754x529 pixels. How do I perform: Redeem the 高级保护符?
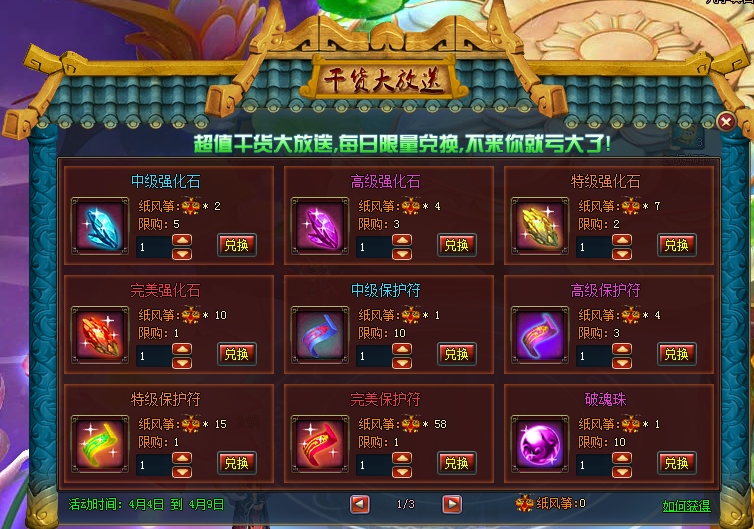(676, 354)
